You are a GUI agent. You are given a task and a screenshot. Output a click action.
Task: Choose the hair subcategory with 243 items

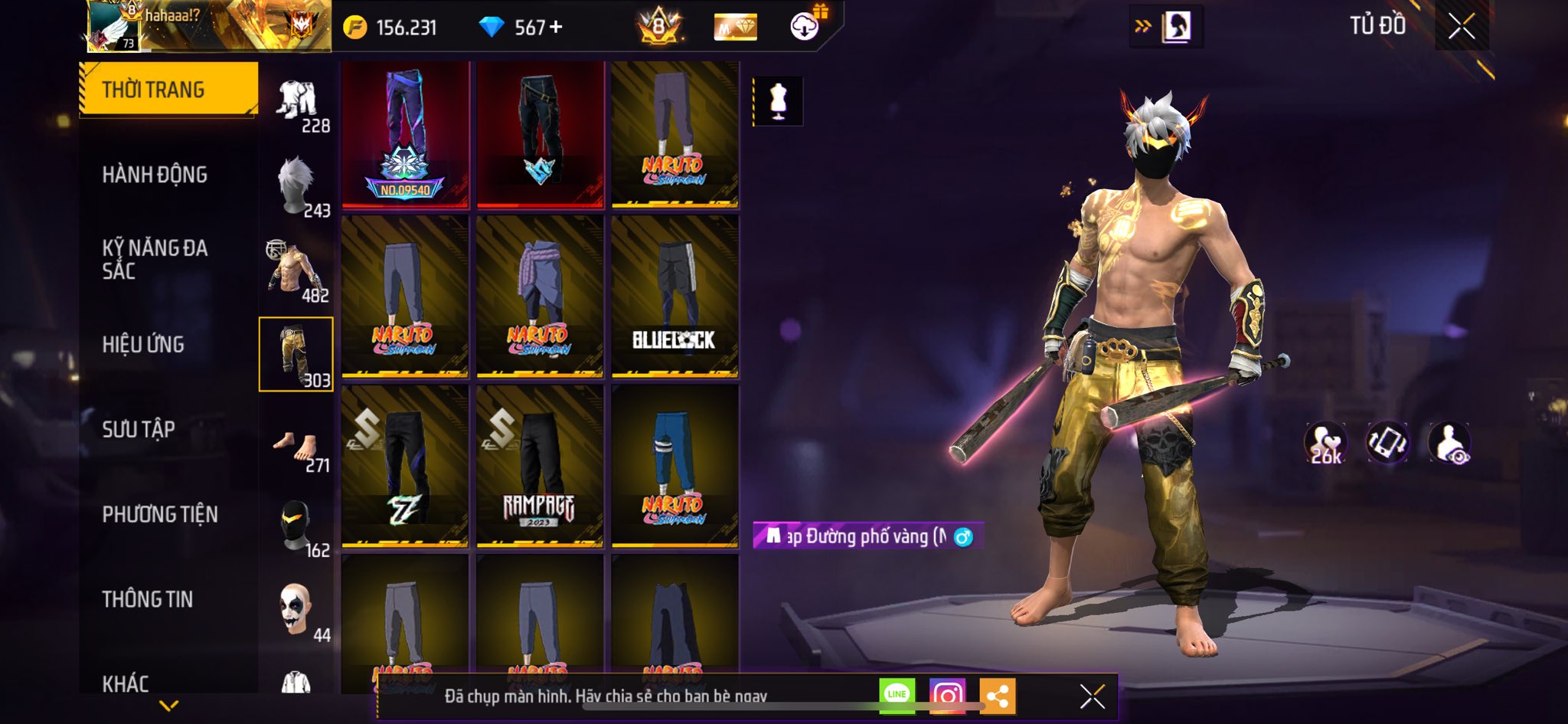tap(297, 186)
